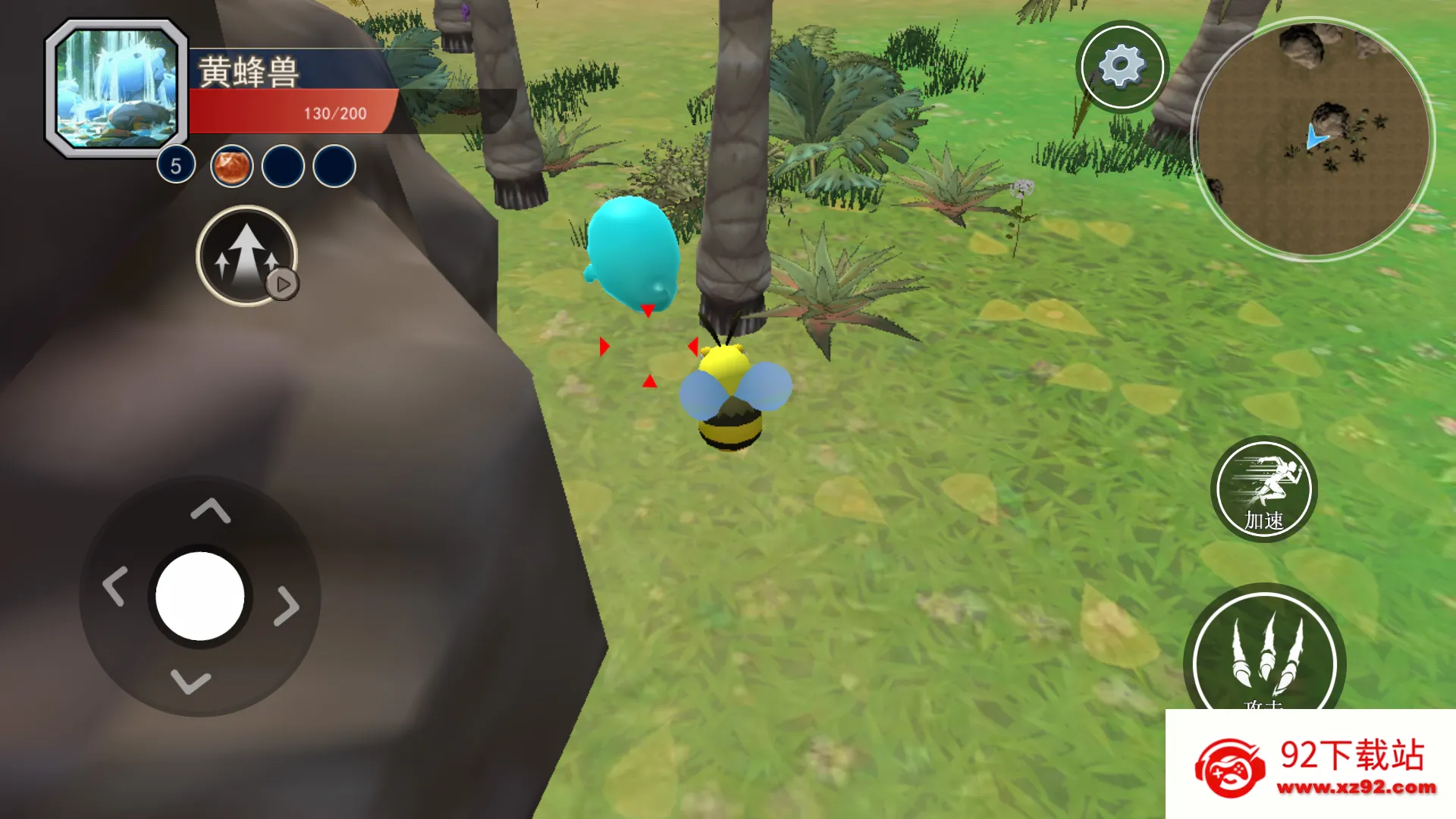Tap the joystick's left arrow

115,586
